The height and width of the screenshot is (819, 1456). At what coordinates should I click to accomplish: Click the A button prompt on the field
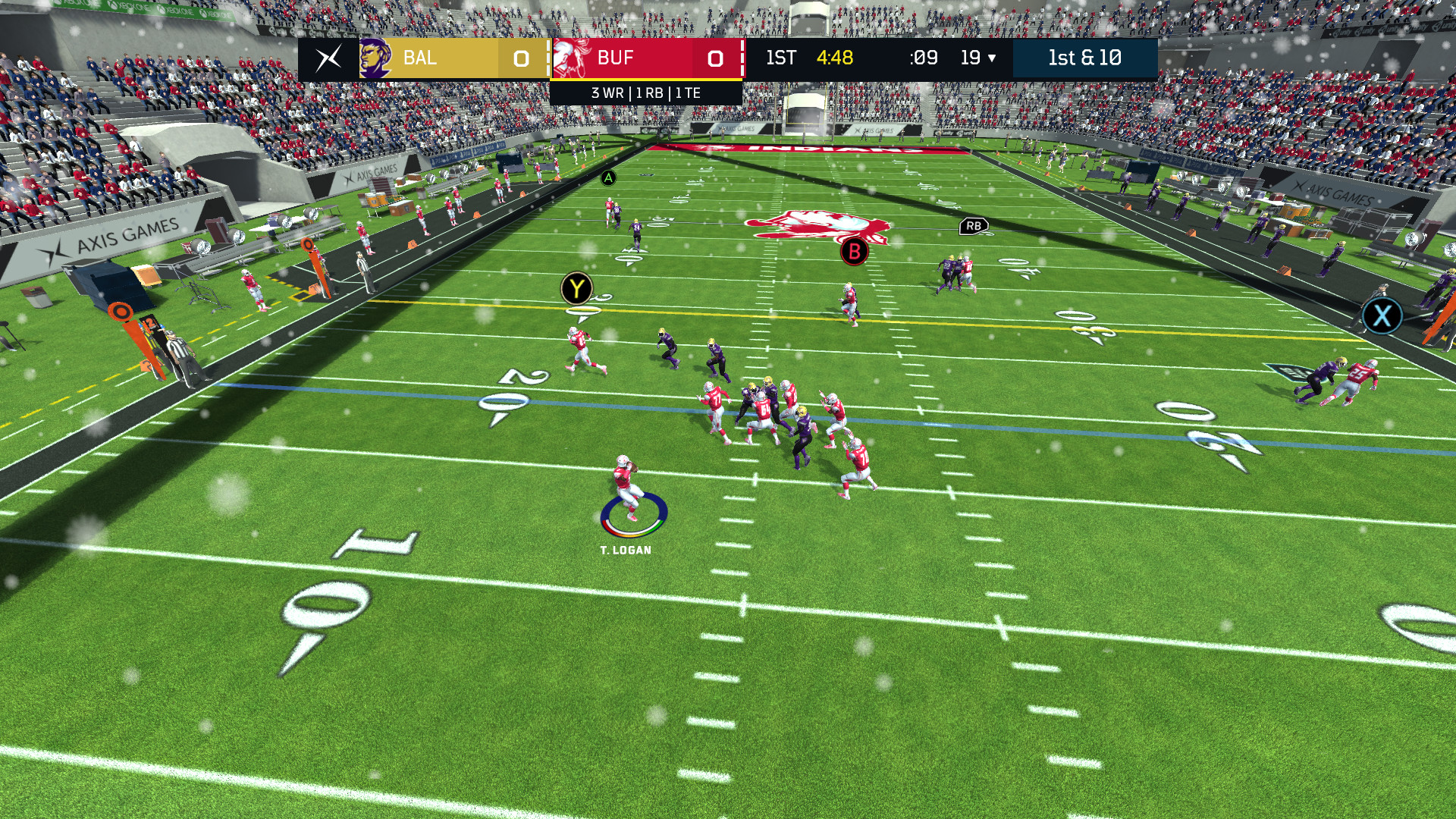tap(609, 177)
